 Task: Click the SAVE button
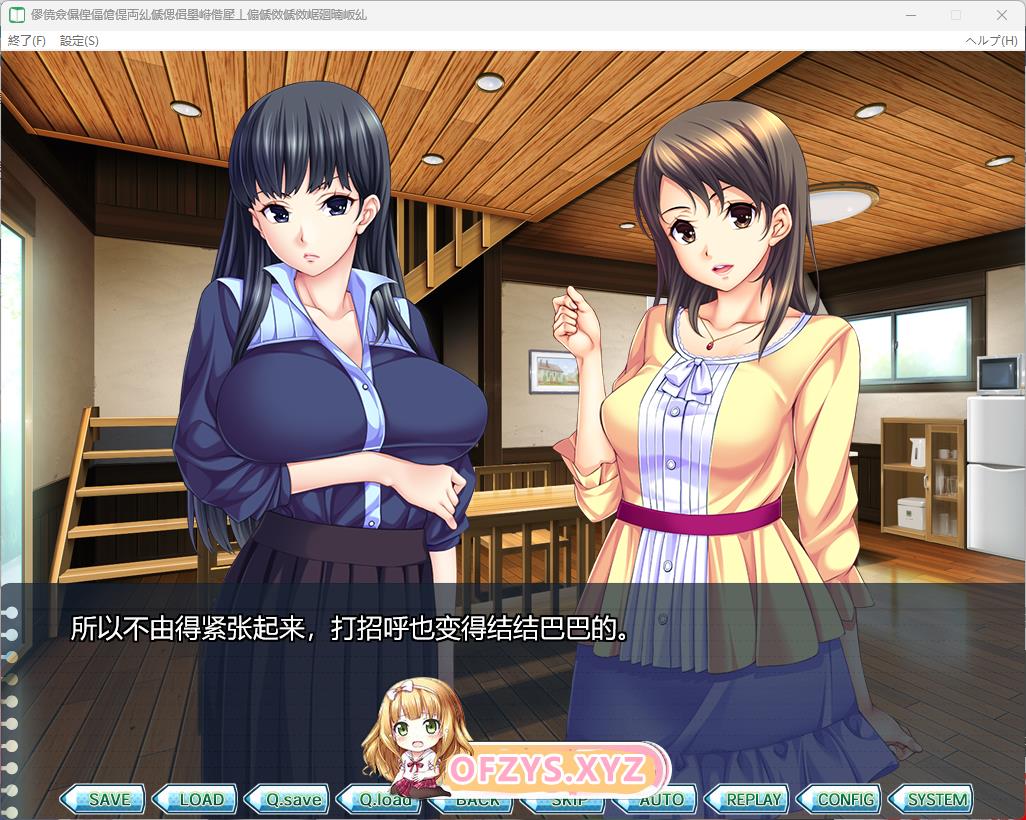(104, 799)
